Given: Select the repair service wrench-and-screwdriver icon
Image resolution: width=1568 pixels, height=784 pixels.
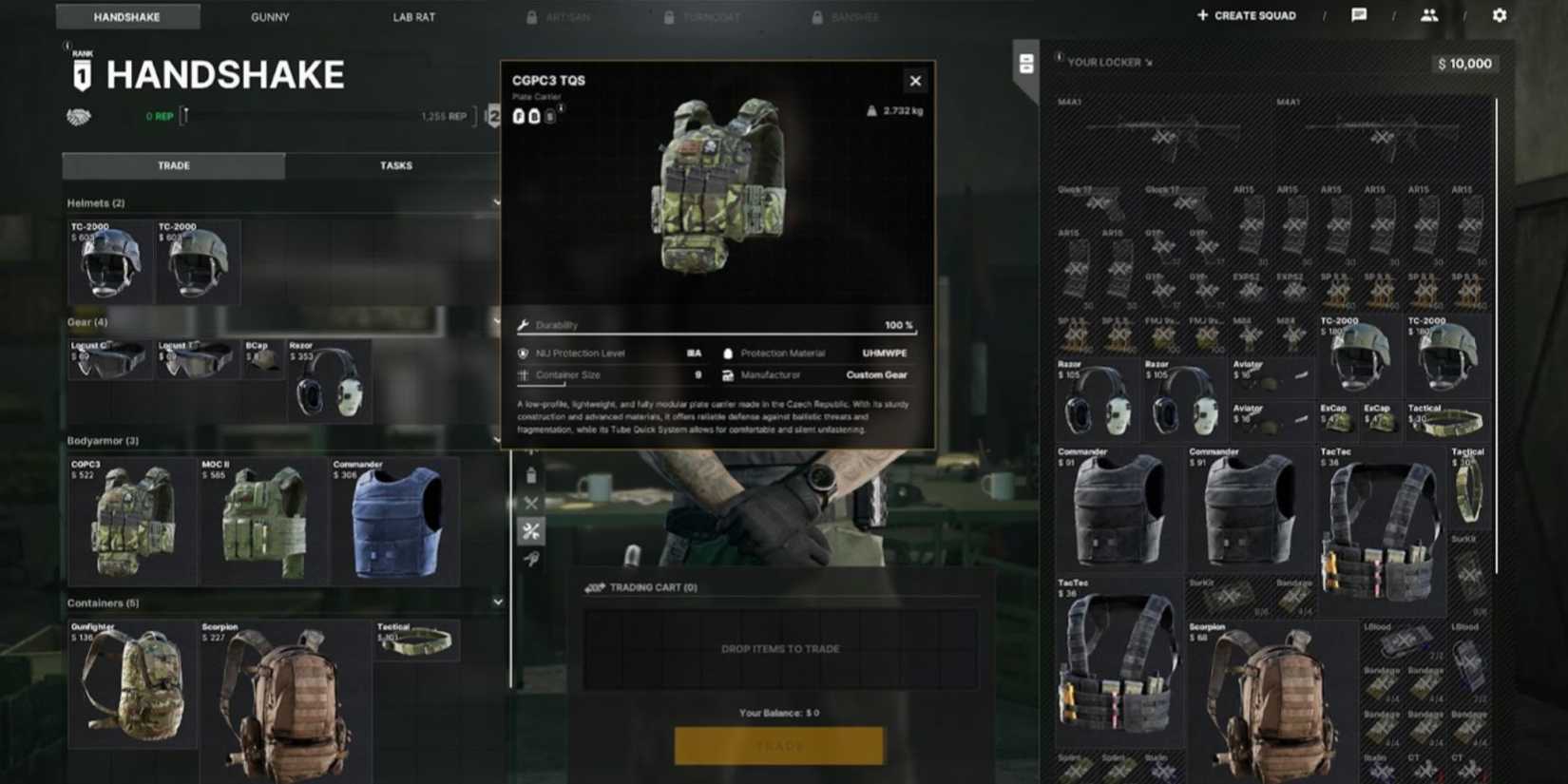Looking at the screenshot, I should pos(532,530).
